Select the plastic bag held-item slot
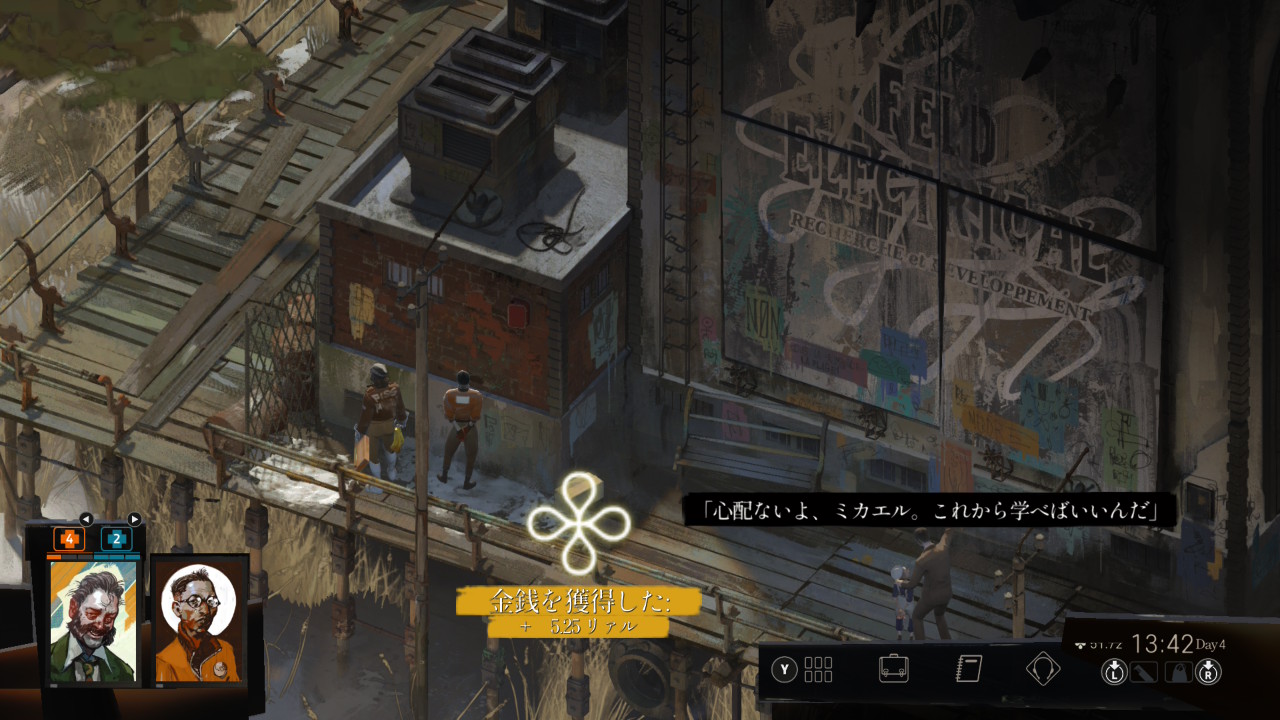This screenshot has width=1280, height=720. pos(1178,672)
